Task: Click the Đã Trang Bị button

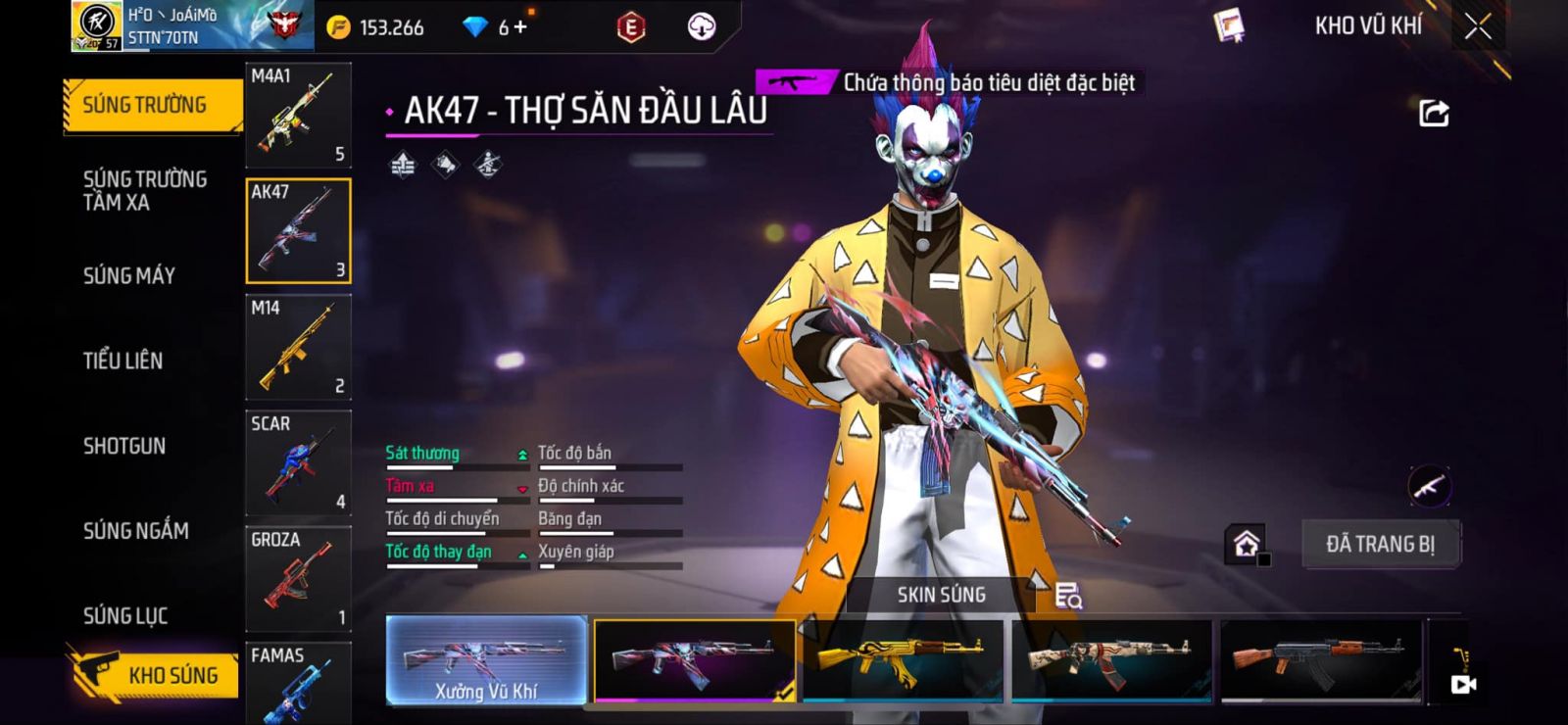Action: pyautogui.click(x=1380, y=544)
